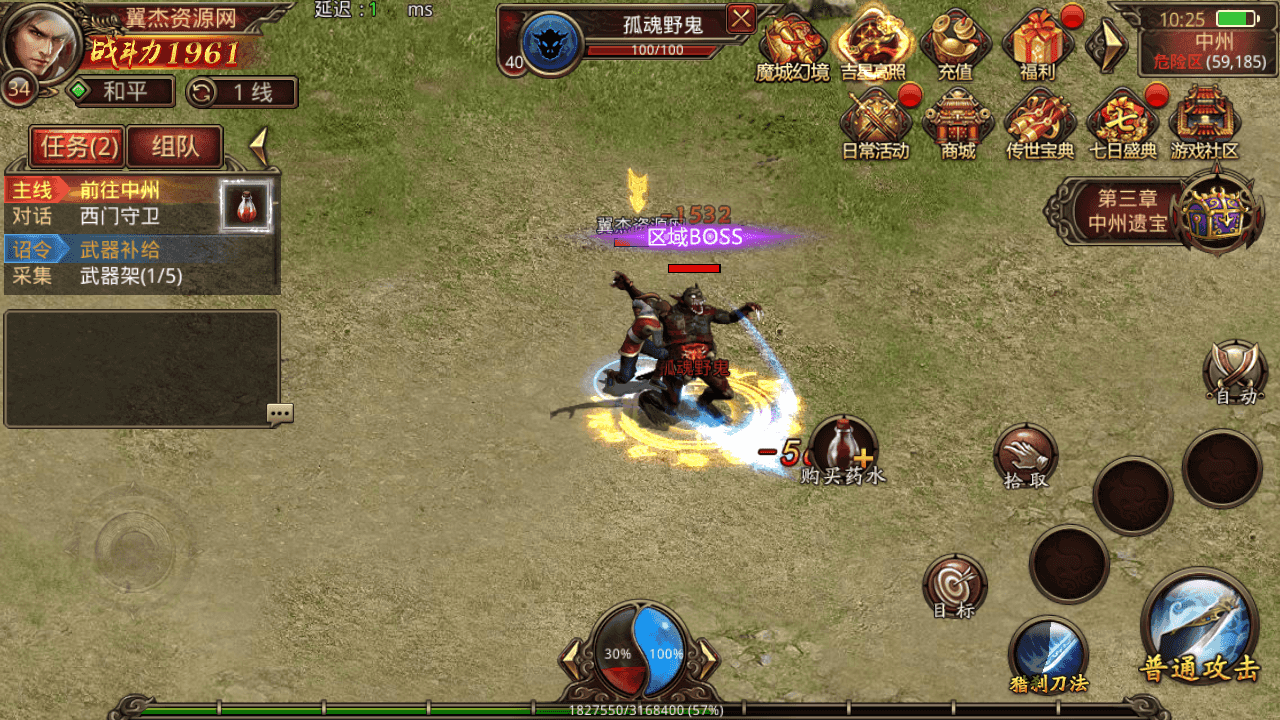Click the 购买药水 buy potion button
Screen dimensions: 1280x720
click(843, 449)
